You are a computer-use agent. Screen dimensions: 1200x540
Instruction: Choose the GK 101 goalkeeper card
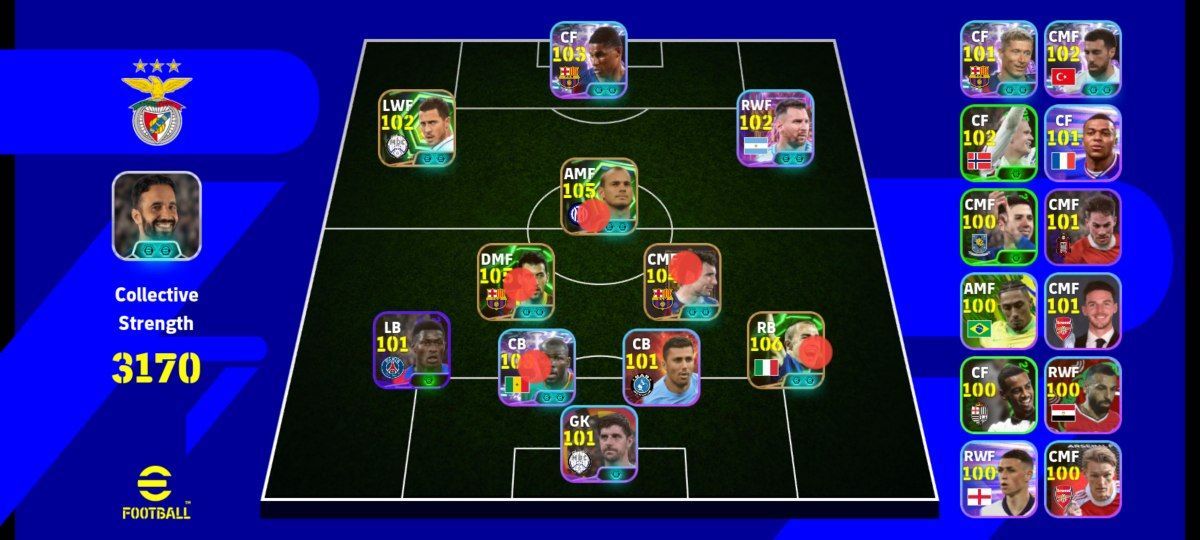[598, 443]
